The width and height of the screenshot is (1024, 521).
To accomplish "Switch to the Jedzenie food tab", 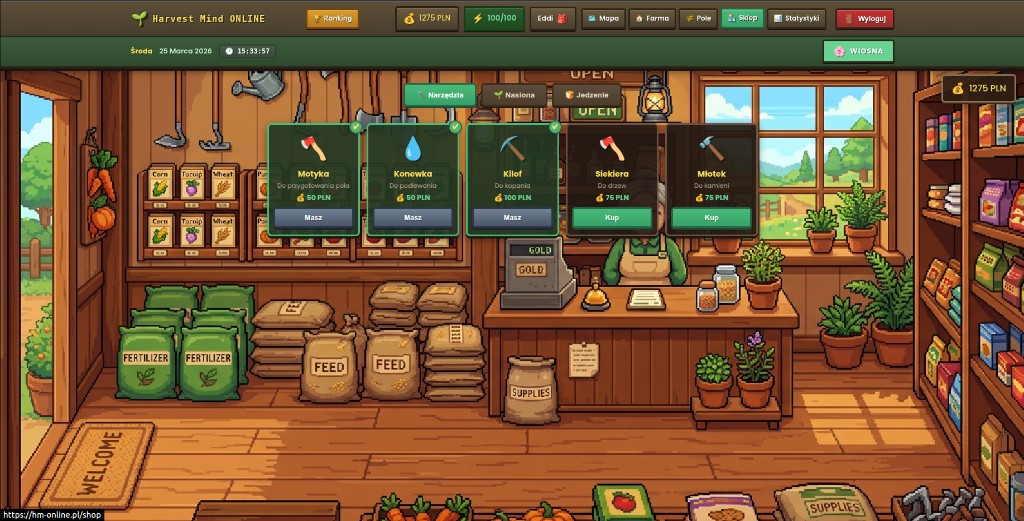I will tap(586, 95).
